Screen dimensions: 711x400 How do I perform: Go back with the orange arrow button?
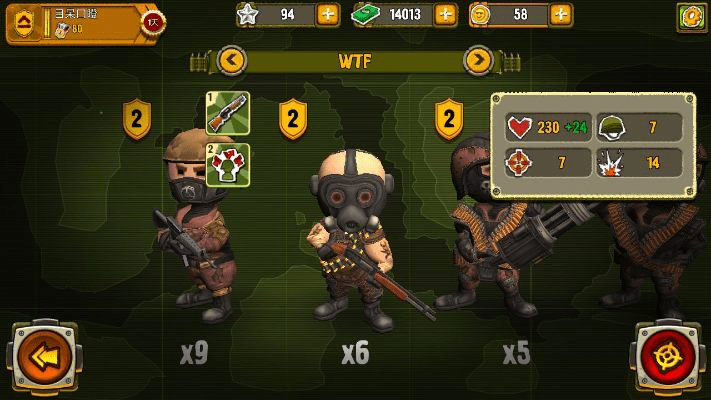coord(42,355)
